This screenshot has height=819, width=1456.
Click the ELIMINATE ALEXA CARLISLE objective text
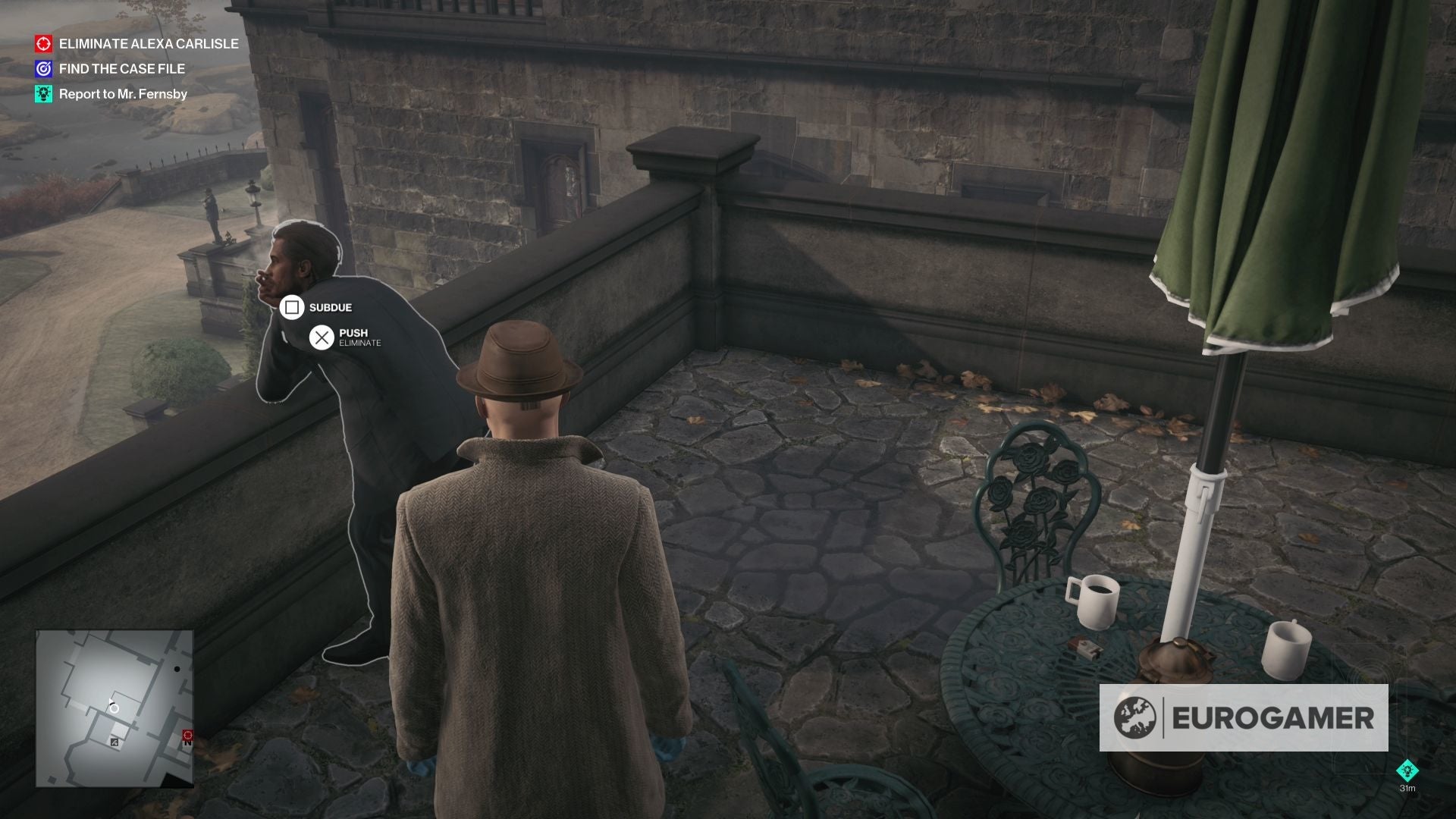point(148,44)
